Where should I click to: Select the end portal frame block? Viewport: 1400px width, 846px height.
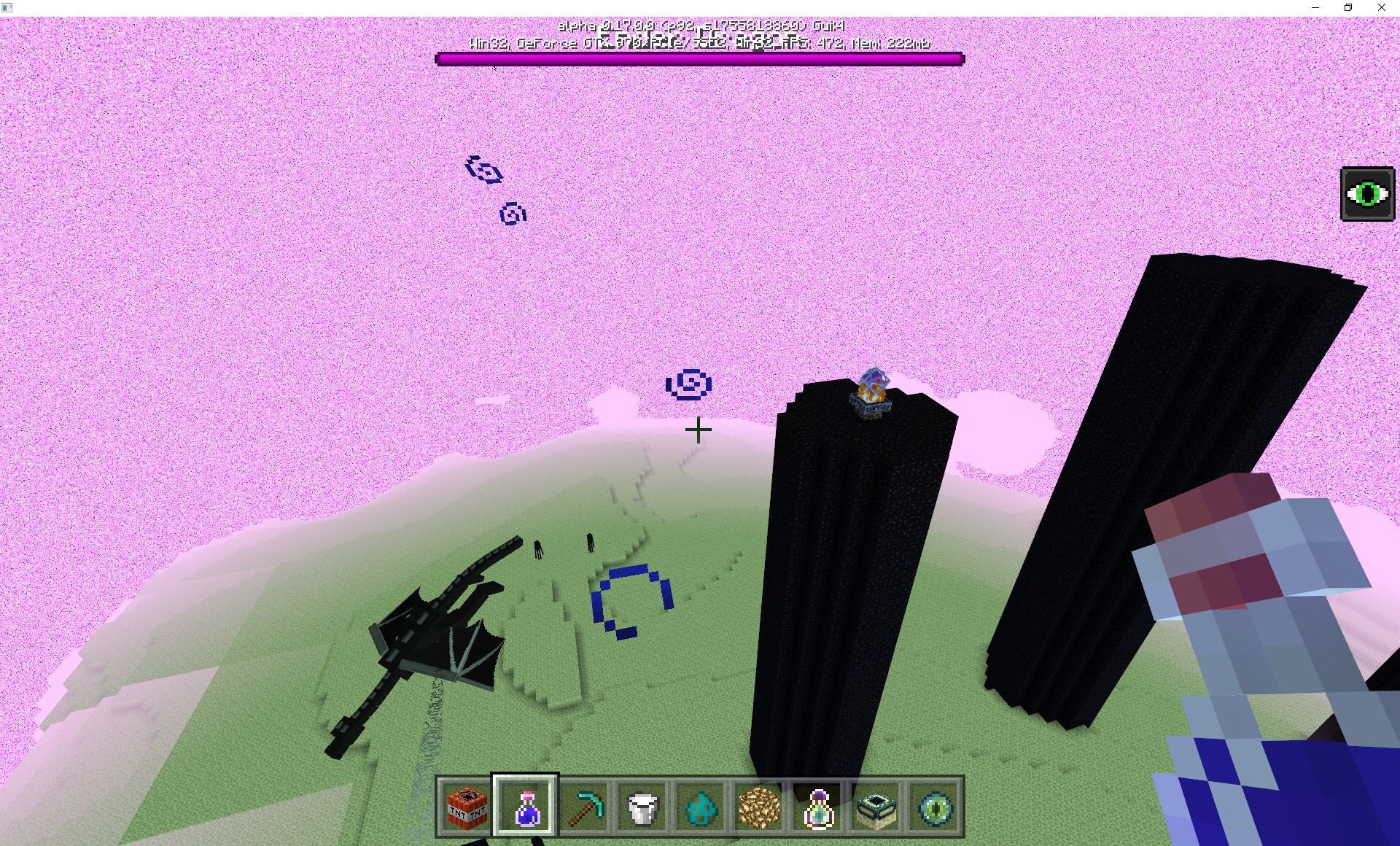coord(876,806)
